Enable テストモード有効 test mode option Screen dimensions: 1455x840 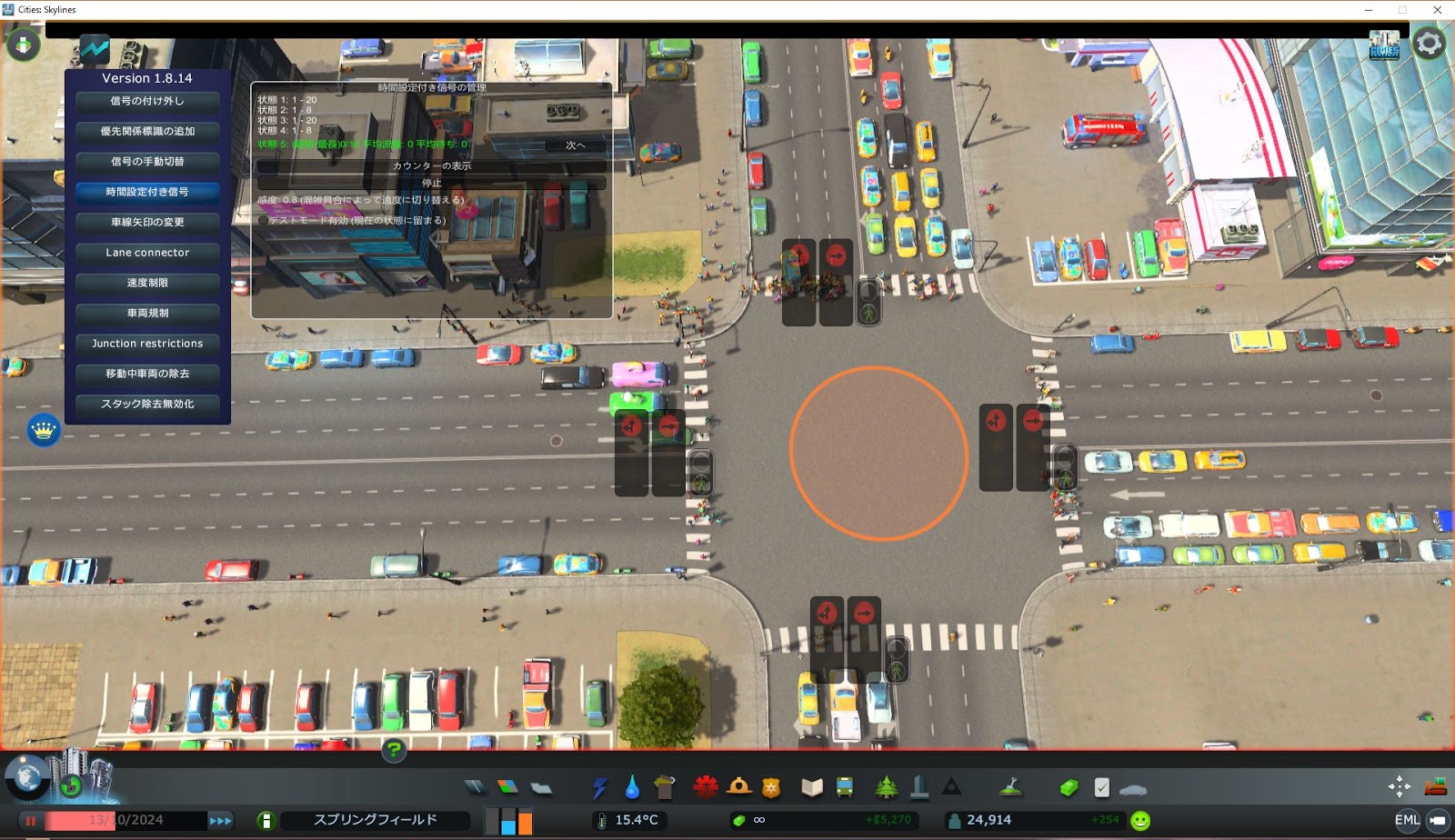click(x=263, y=221)
